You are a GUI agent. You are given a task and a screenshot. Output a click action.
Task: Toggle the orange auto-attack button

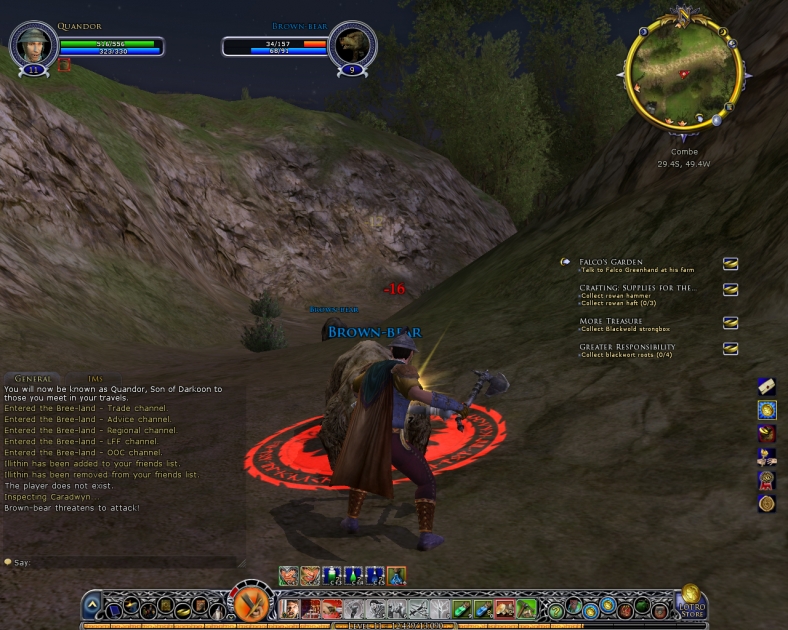(253, 604)
